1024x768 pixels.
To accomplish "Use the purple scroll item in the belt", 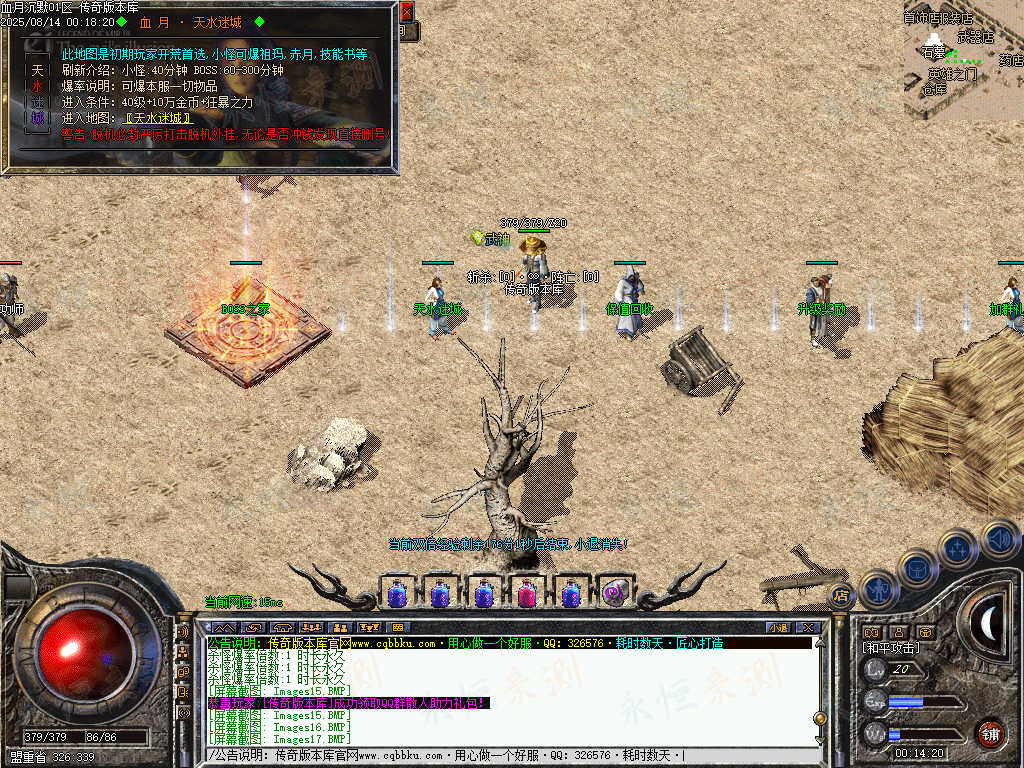I will [x=615, y=593].
